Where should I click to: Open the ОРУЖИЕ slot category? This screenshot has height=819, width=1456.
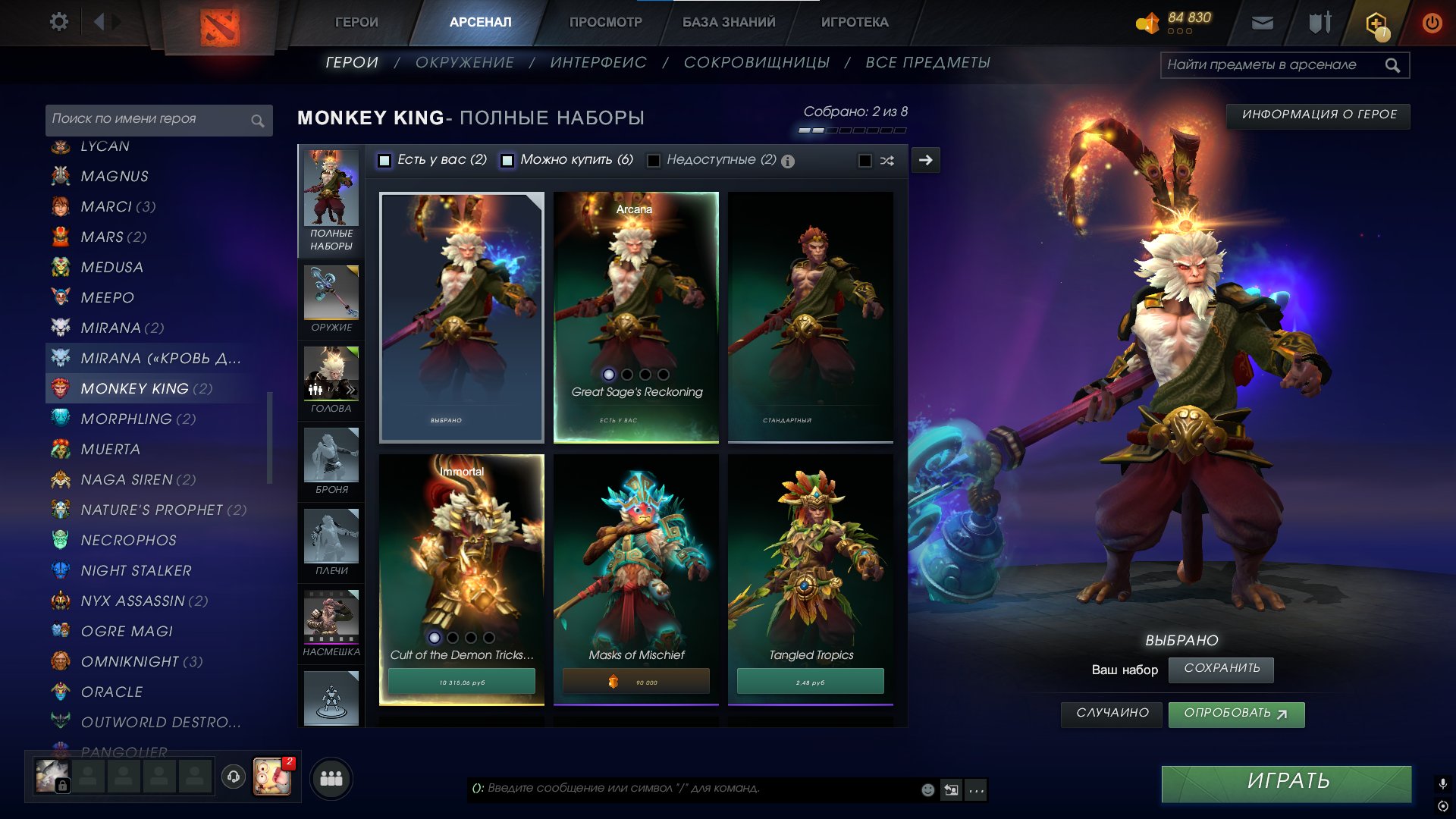[331, 299]
